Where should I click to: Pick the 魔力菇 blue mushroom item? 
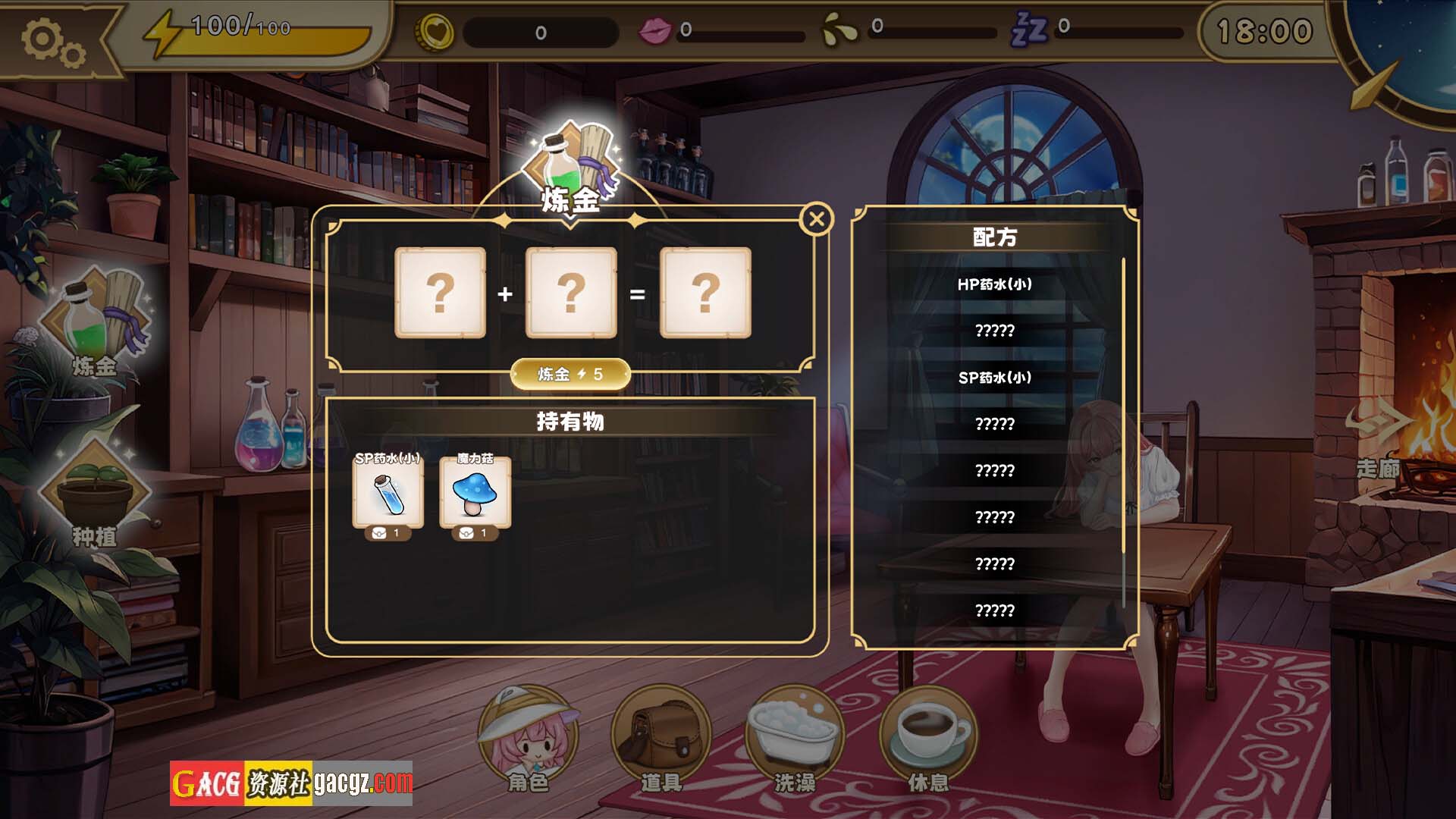[x=475, y=493]
